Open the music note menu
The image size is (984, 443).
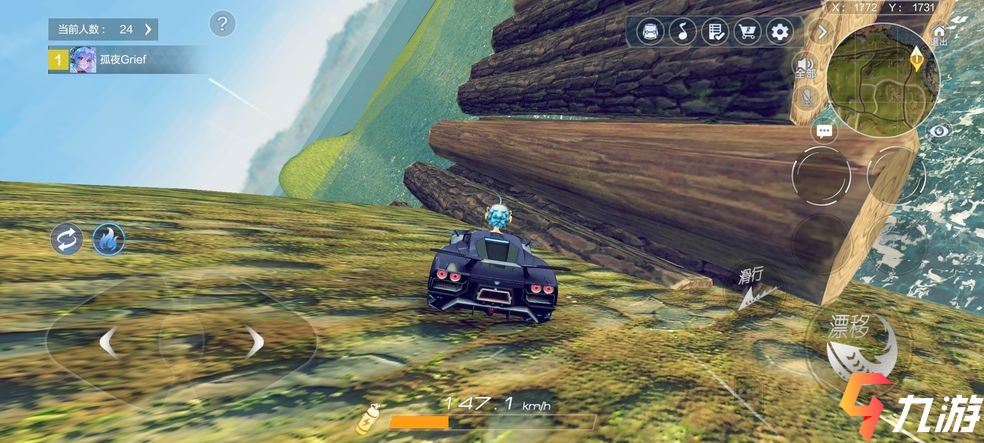click(x=683, y=32)
